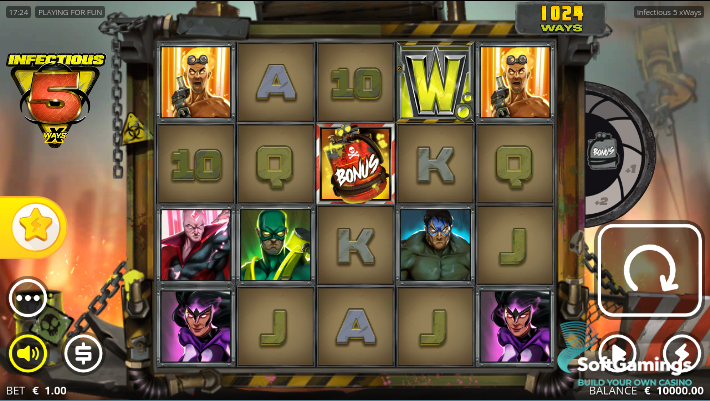This screenshot has height=401, width=710.
Task: Start autoplay with the play triangle button
Action: tap(618, 351)
